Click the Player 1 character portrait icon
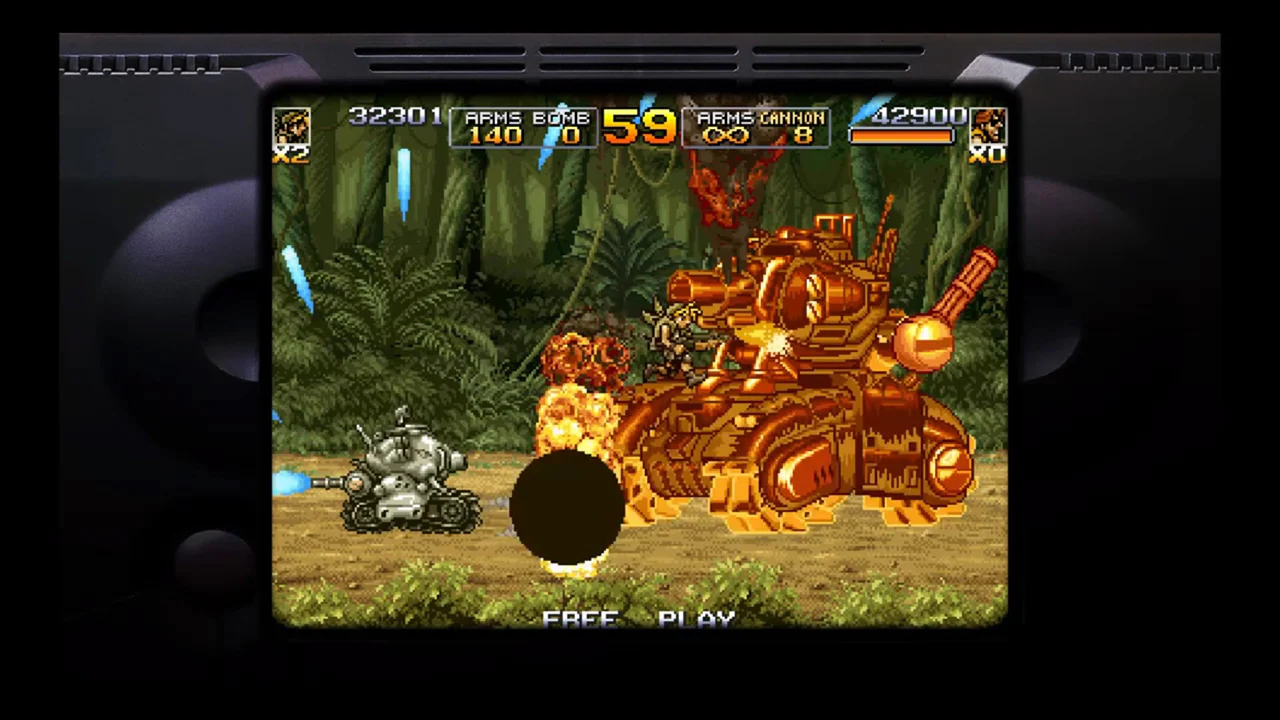 coord(292,126)
